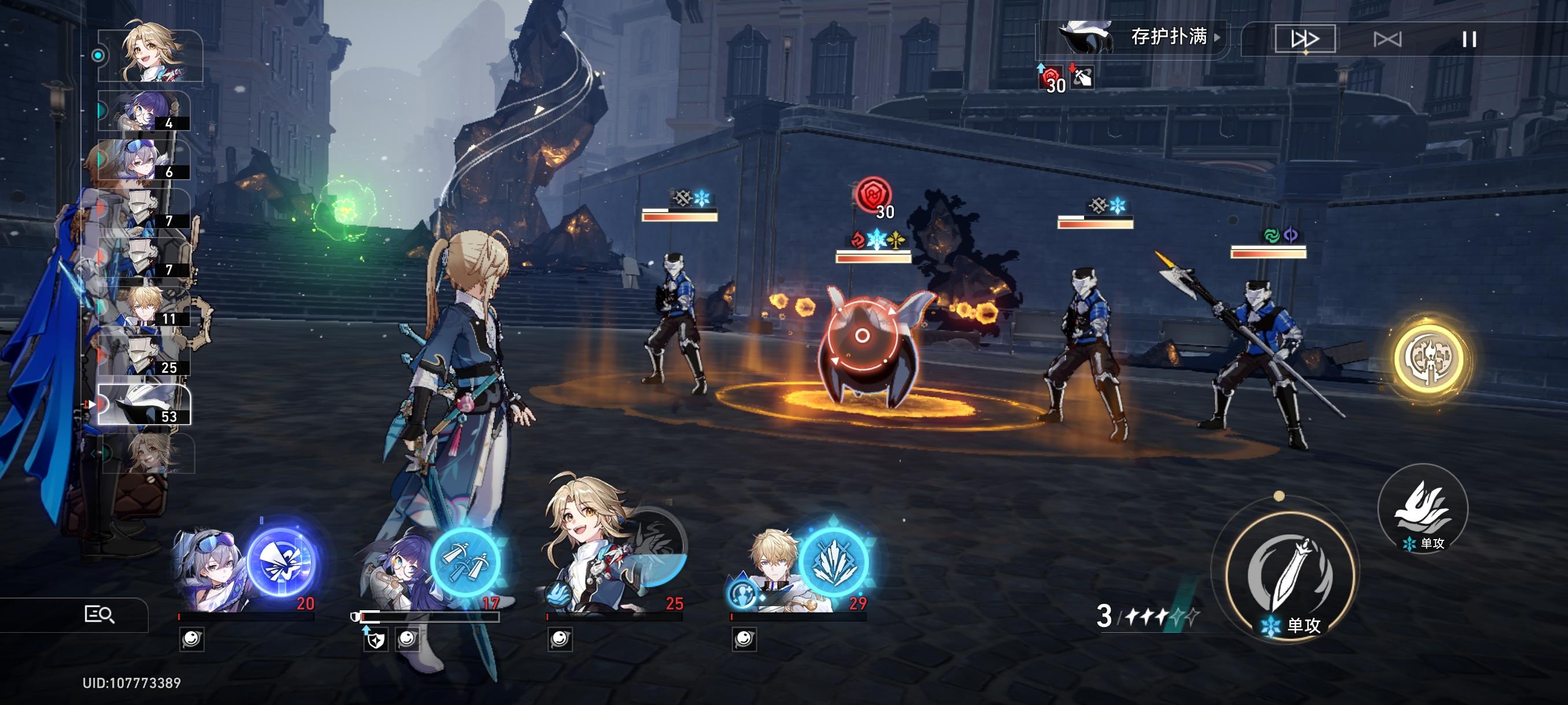Image resolution: width=1568 pixels, height=705 pixels.
Task: Open the battle details magnifier list
Action: click(99, 614)
